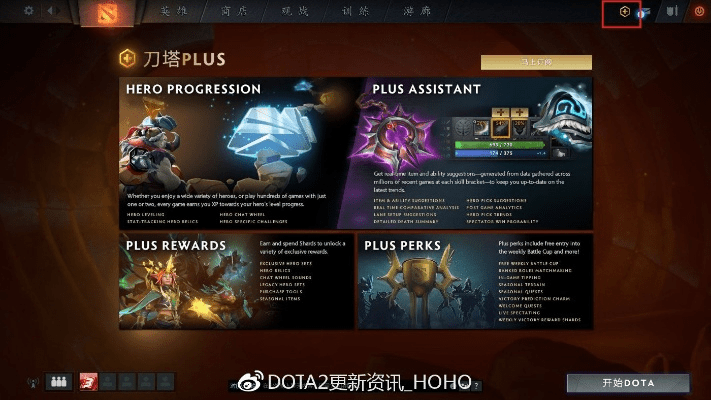
Task: Click the highlighted Dota Plus badge icon
Action: tap(623, 13)
